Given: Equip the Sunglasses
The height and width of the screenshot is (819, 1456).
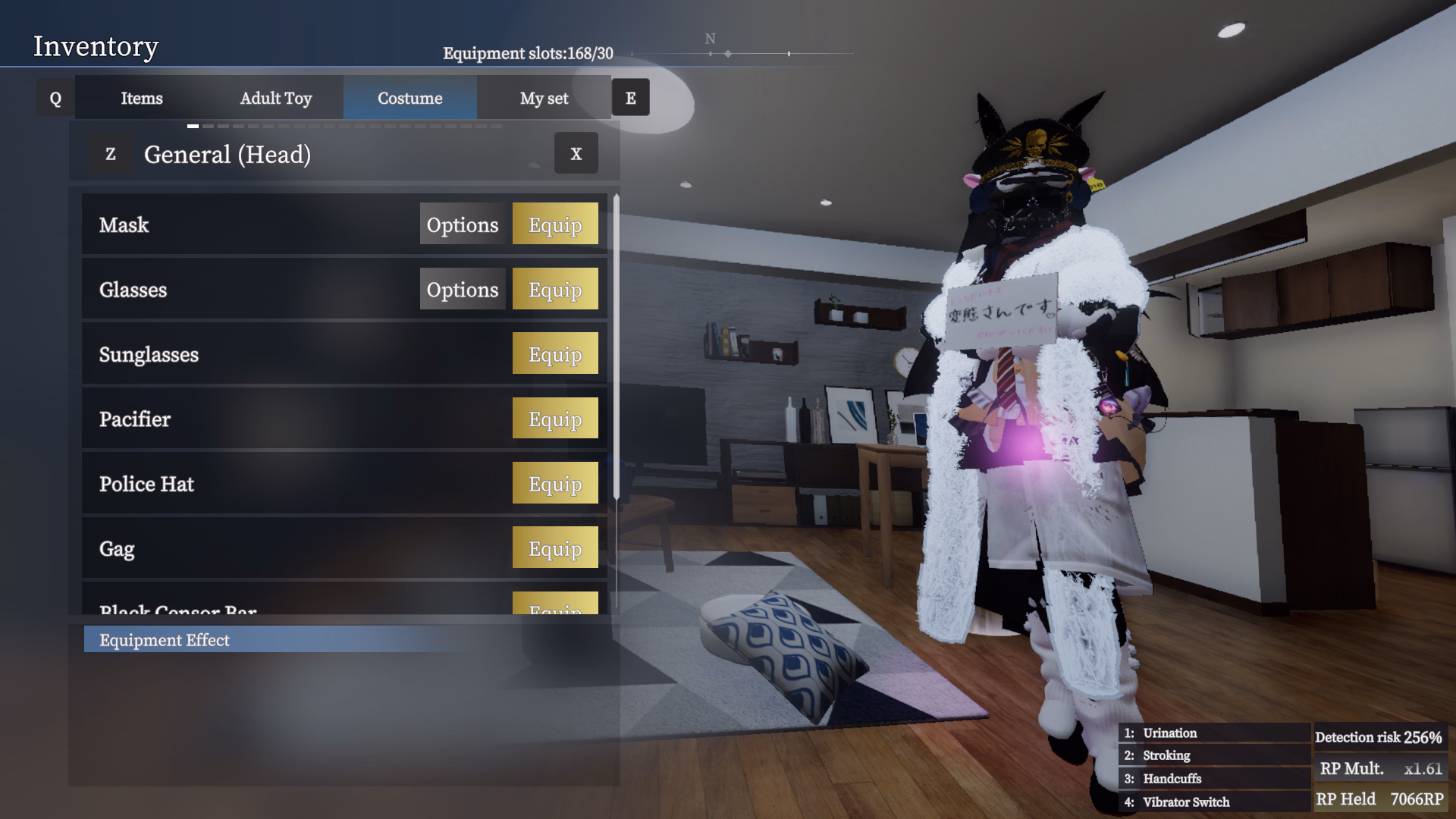Looking at the screenshot, I should pos(555,354).
